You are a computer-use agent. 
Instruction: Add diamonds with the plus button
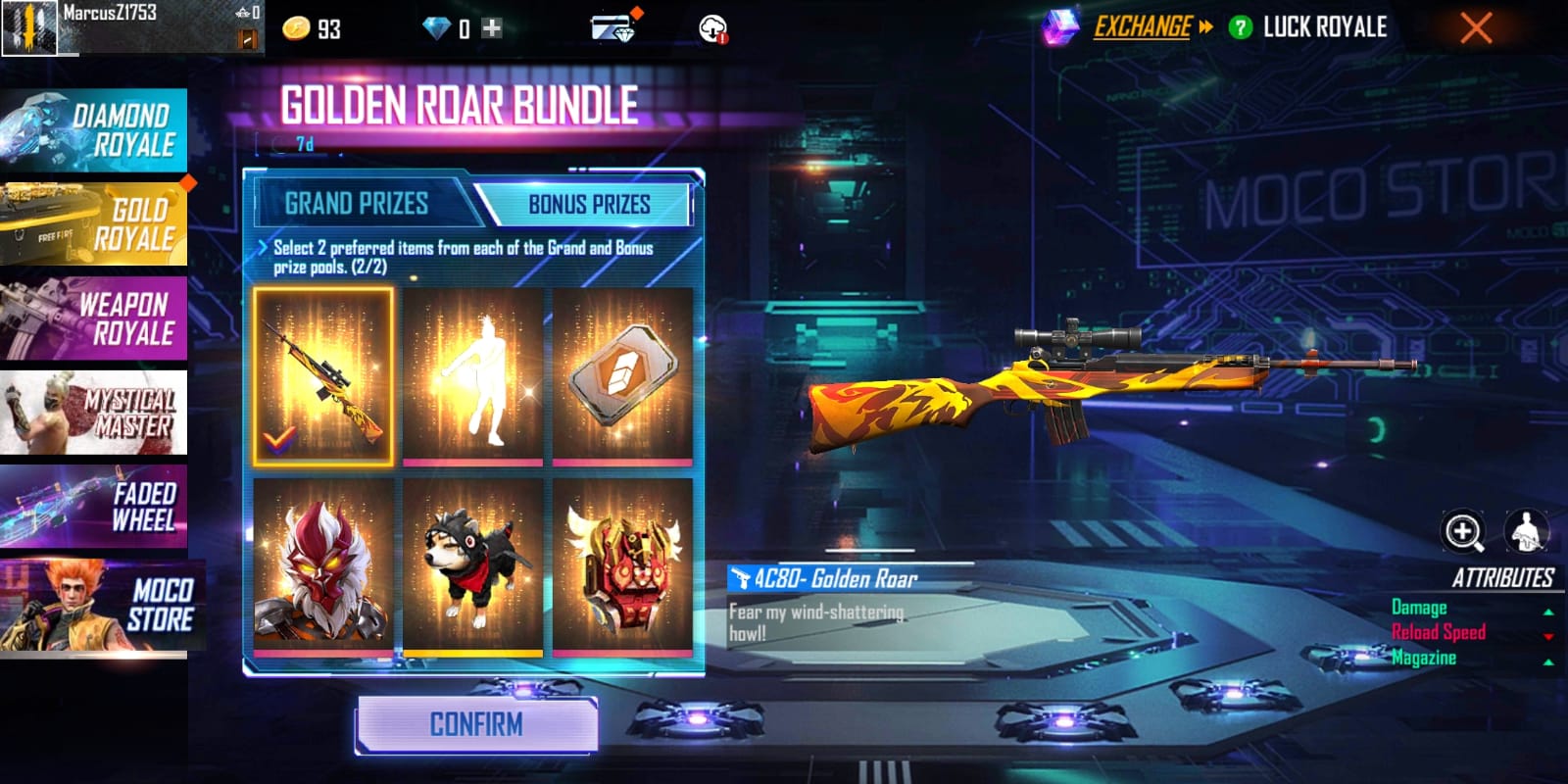pos(492,28)
